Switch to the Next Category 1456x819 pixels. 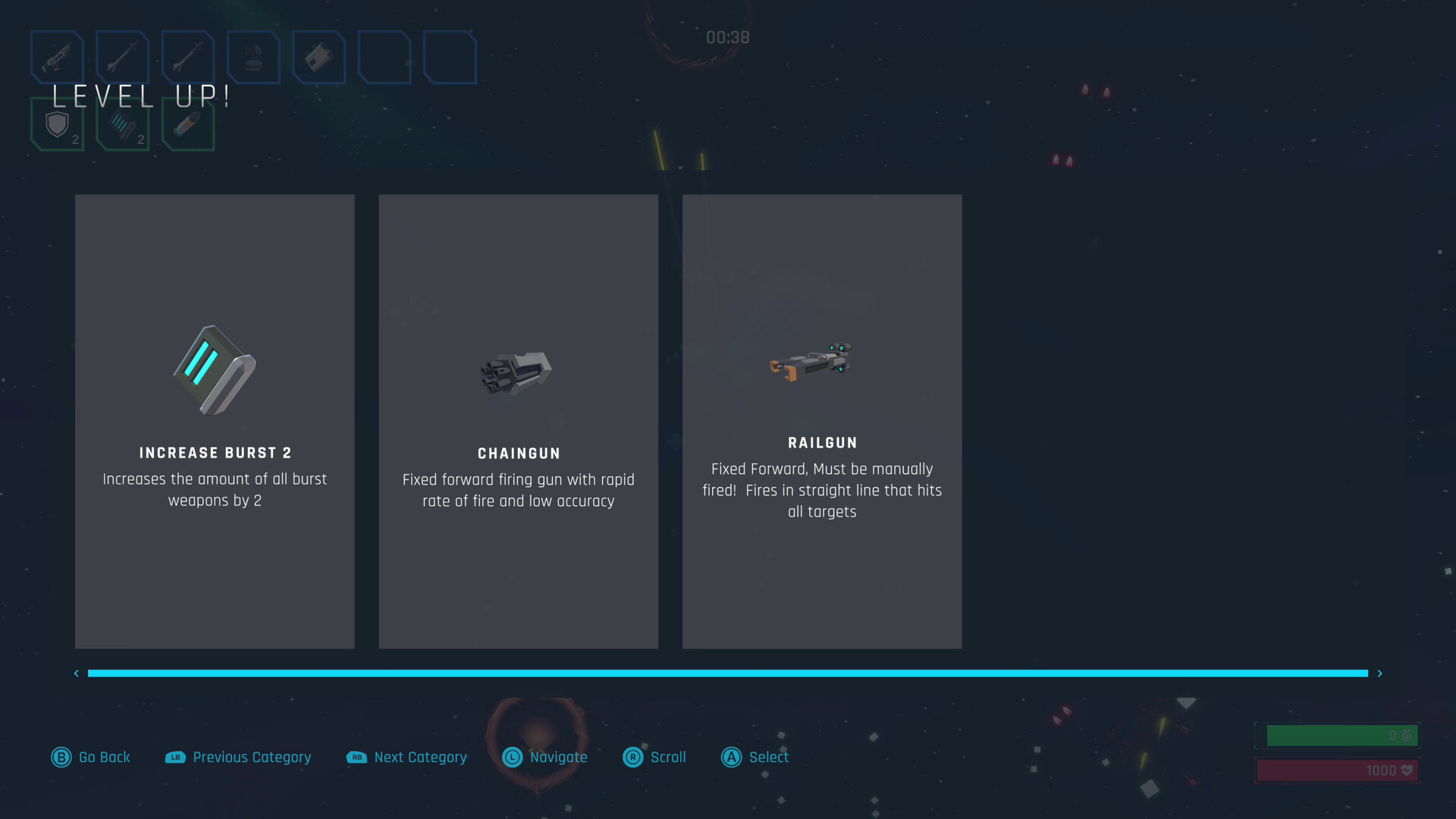[406, 757]
